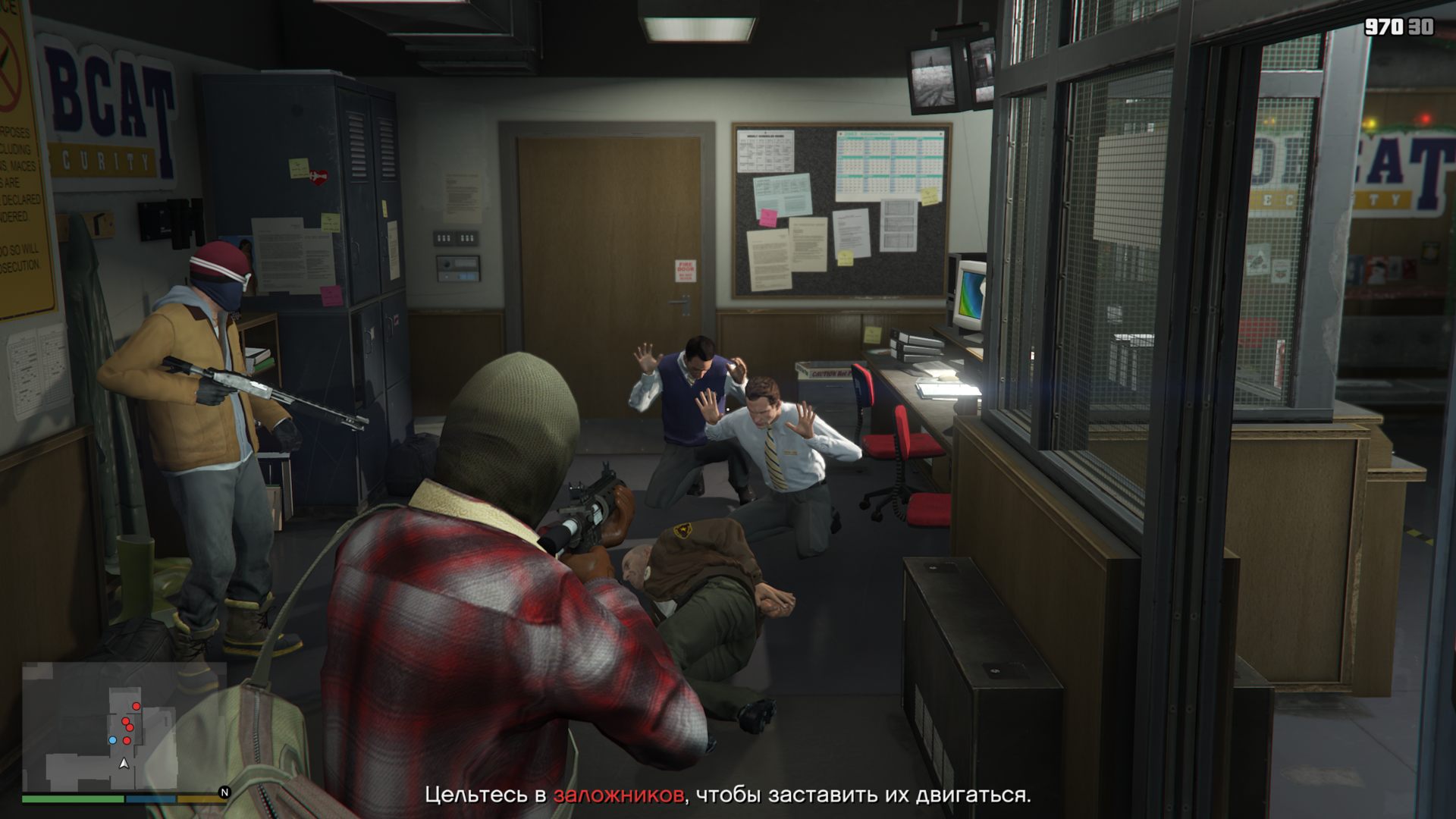1456x819 pixels.
Task: Click the north compass marker on the minimap
Action: (x=224, y=792)
